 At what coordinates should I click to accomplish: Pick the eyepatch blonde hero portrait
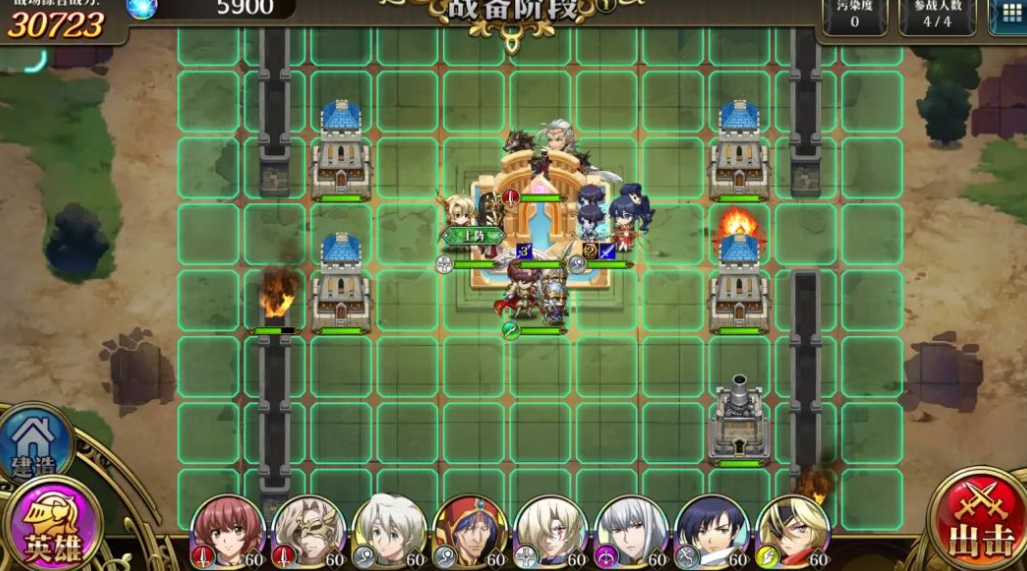click(792, 530)
